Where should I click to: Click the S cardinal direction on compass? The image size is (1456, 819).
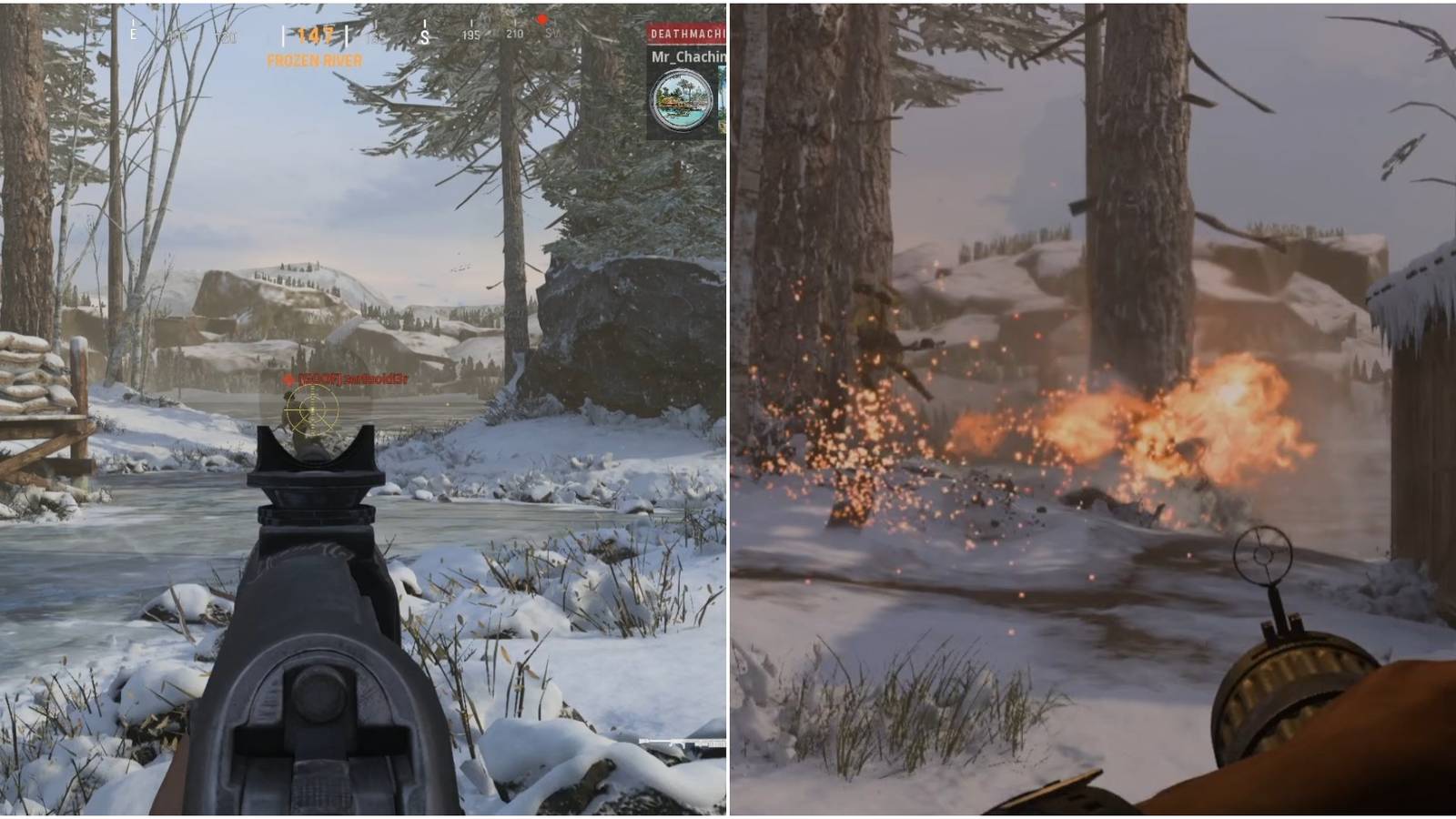[425, 36]
